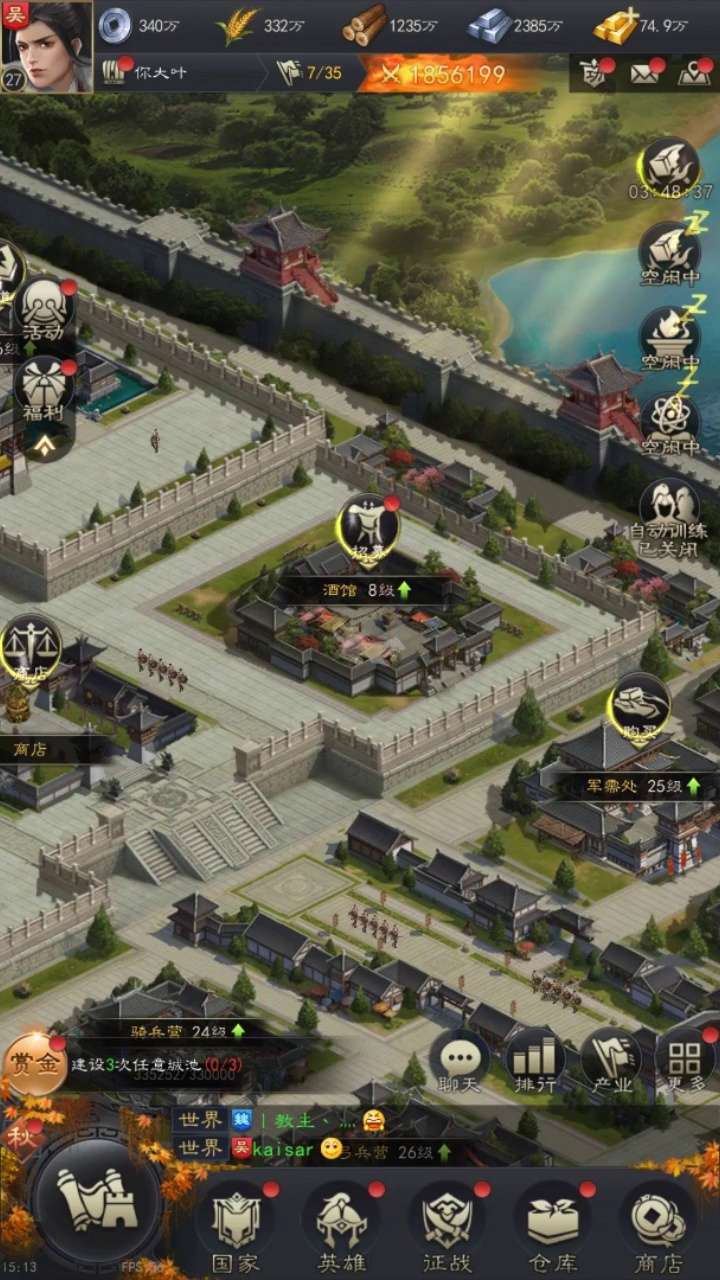Open the 活动 events panel
720x1280 pixels.
coord(45,310)
